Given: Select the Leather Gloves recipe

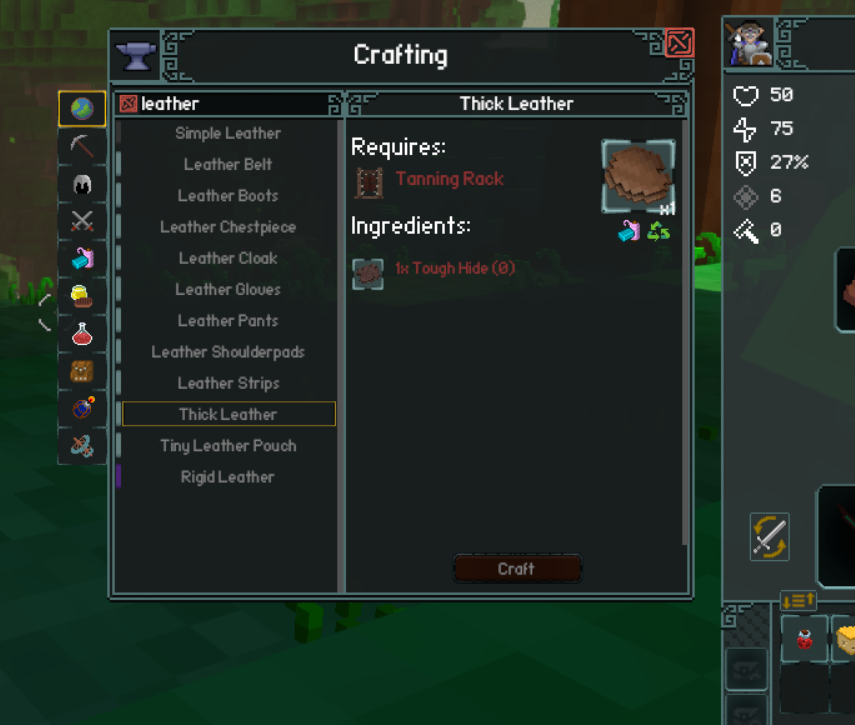Looking at the screenshot, I should 228,290.
